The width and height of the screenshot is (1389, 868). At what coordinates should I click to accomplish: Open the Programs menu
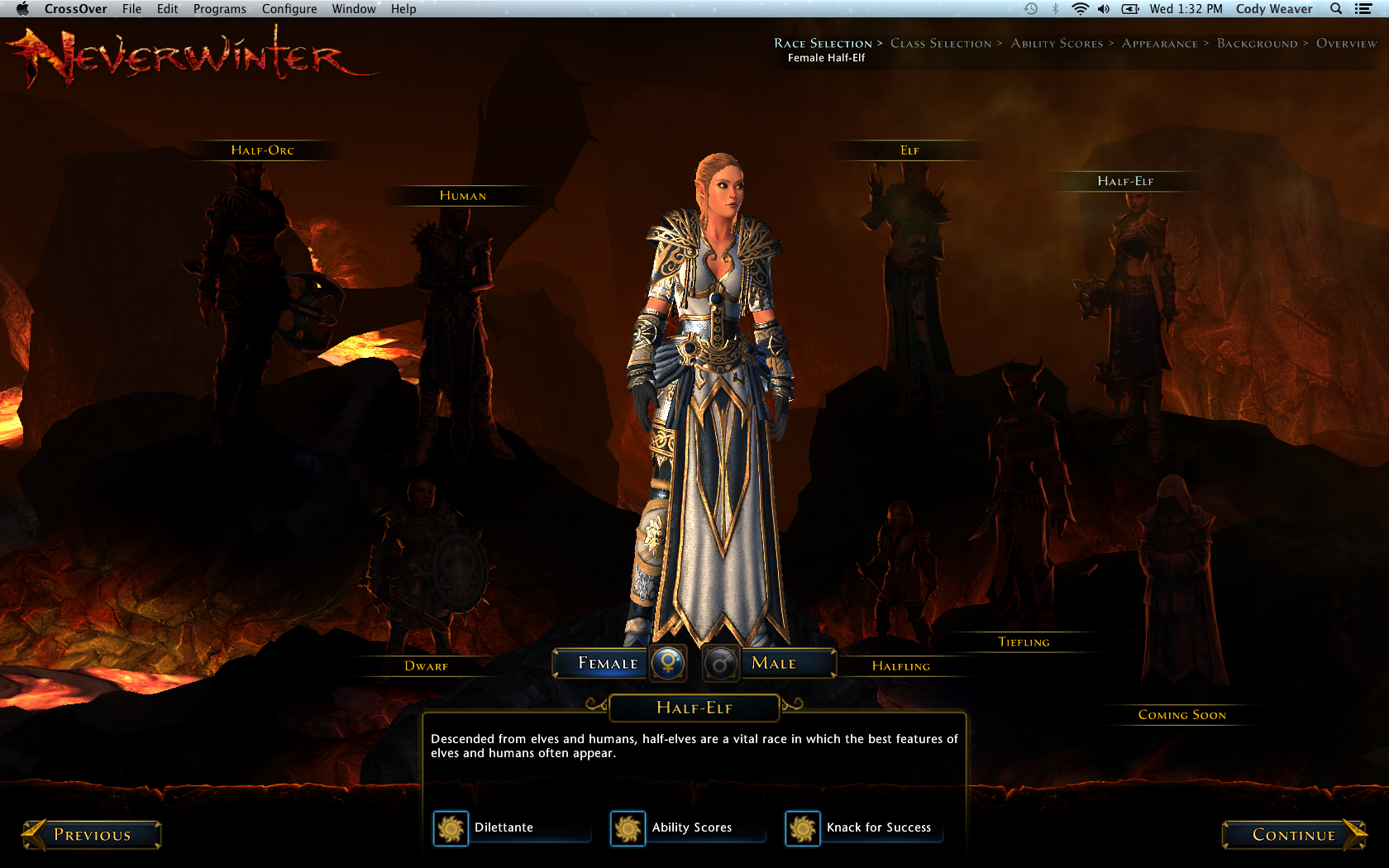click(219, 9)
